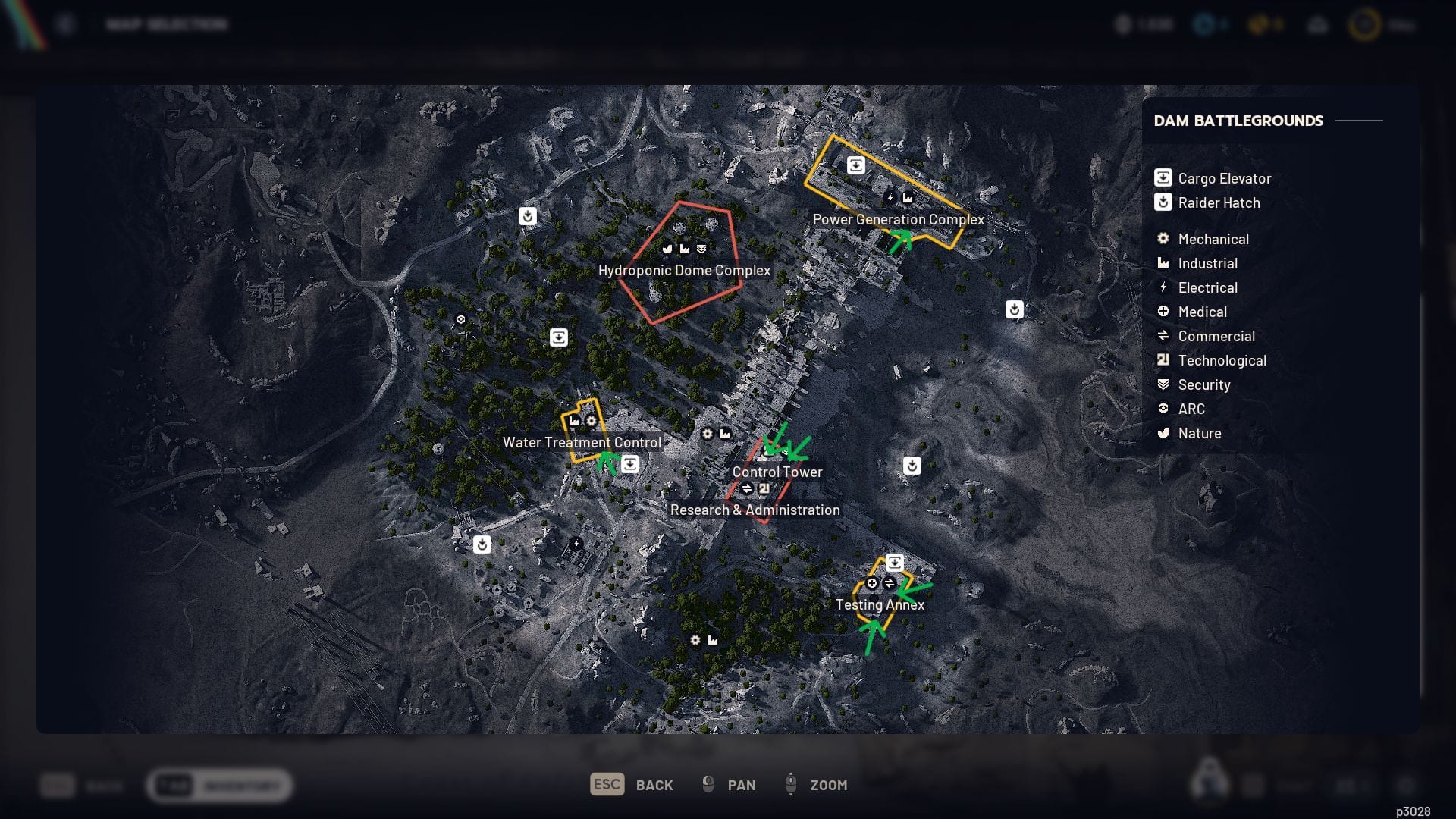The image size is (1456, 819).
Task: Click the Industrial icon at Water Treatment Control
Action: click(x=574, y=421)
